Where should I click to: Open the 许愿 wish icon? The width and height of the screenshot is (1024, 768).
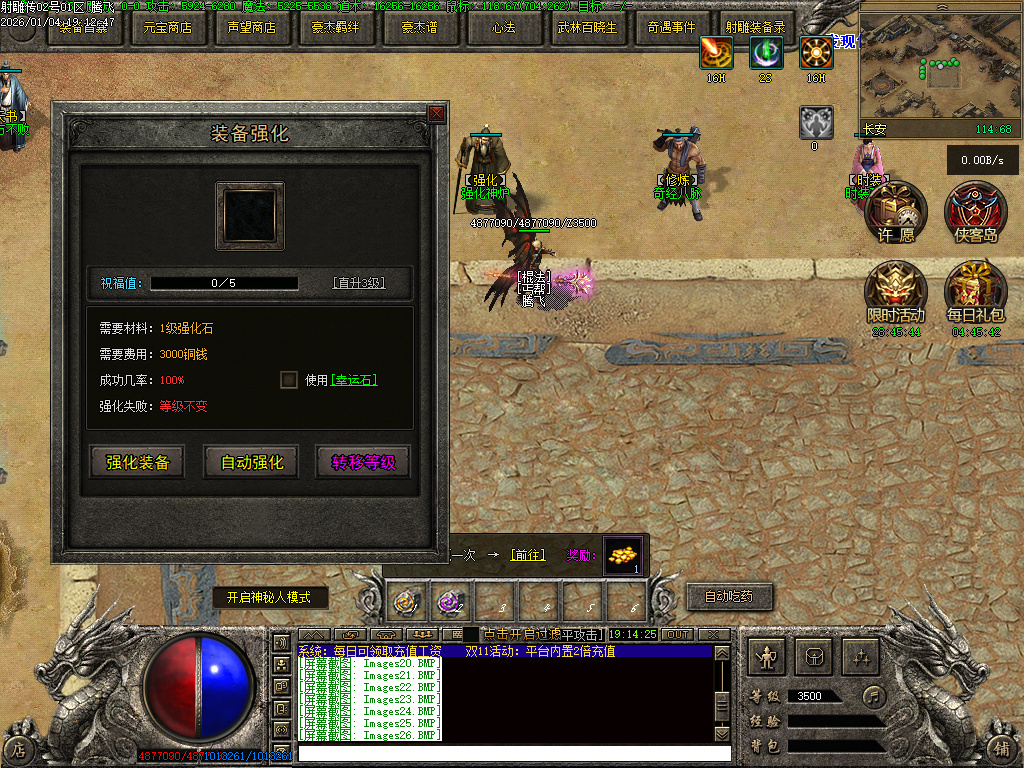pos(896,212)
